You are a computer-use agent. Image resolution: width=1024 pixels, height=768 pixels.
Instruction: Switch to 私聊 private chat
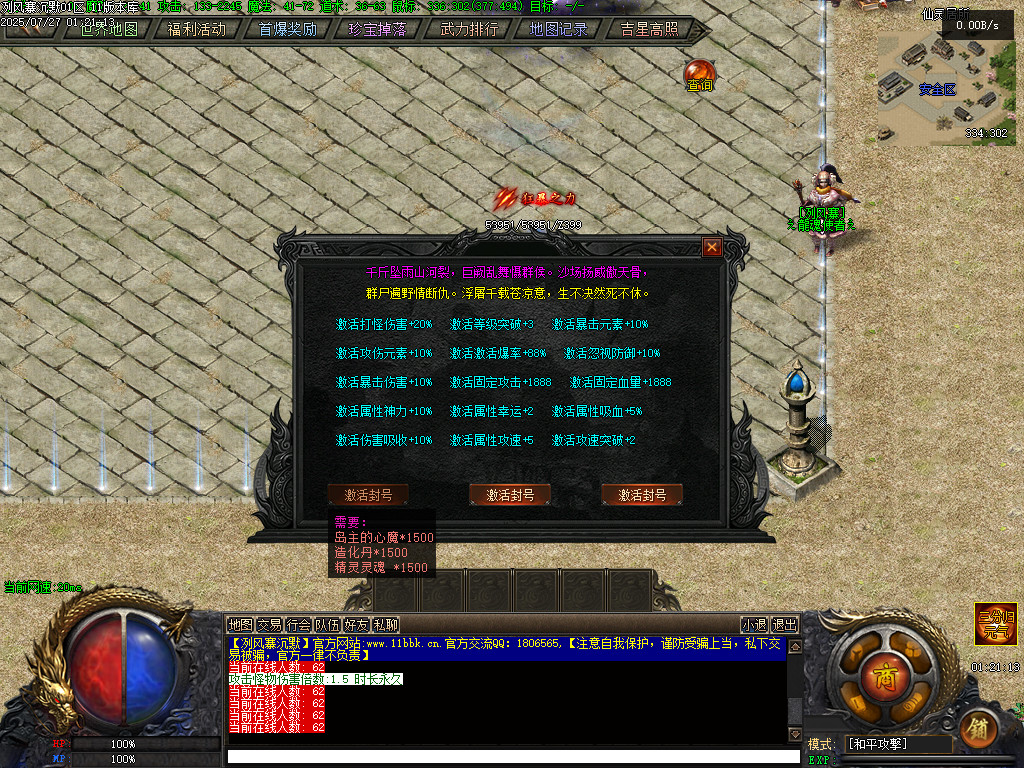(x=386, y=625)
